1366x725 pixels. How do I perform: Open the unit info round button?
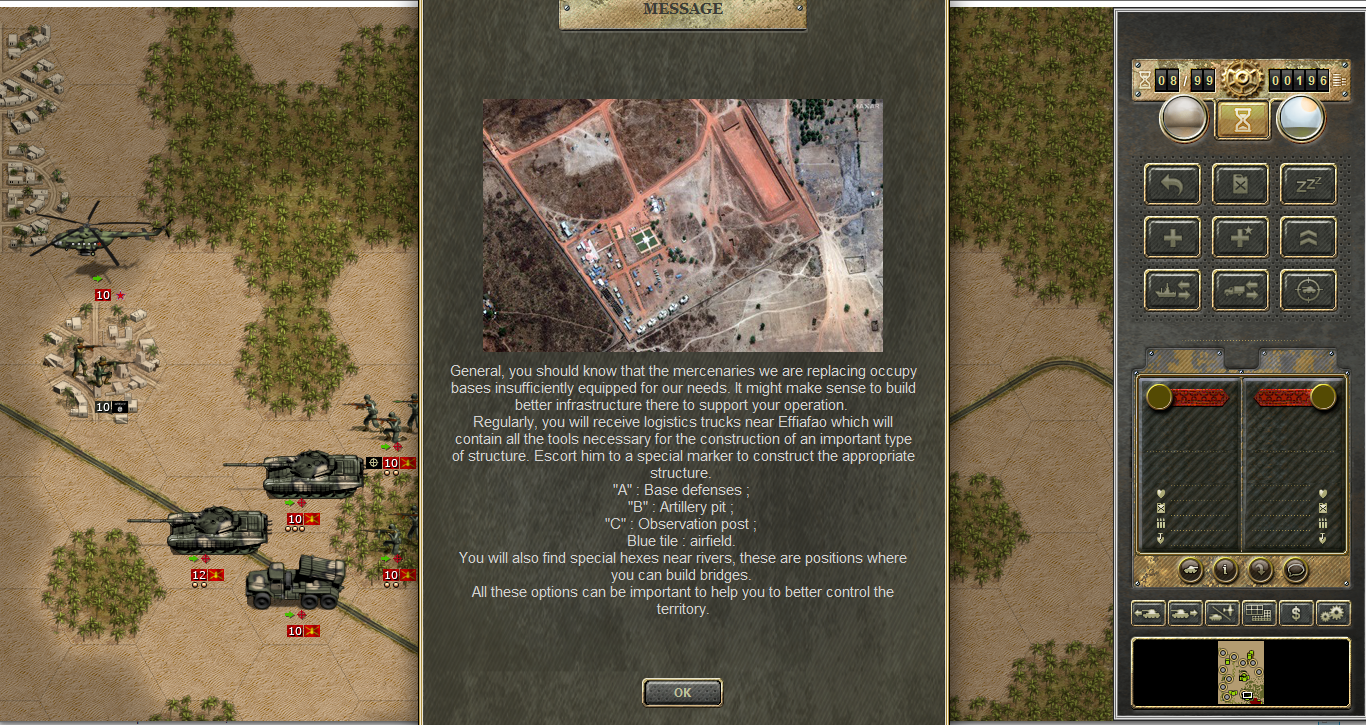click(x=1226, y=570)
